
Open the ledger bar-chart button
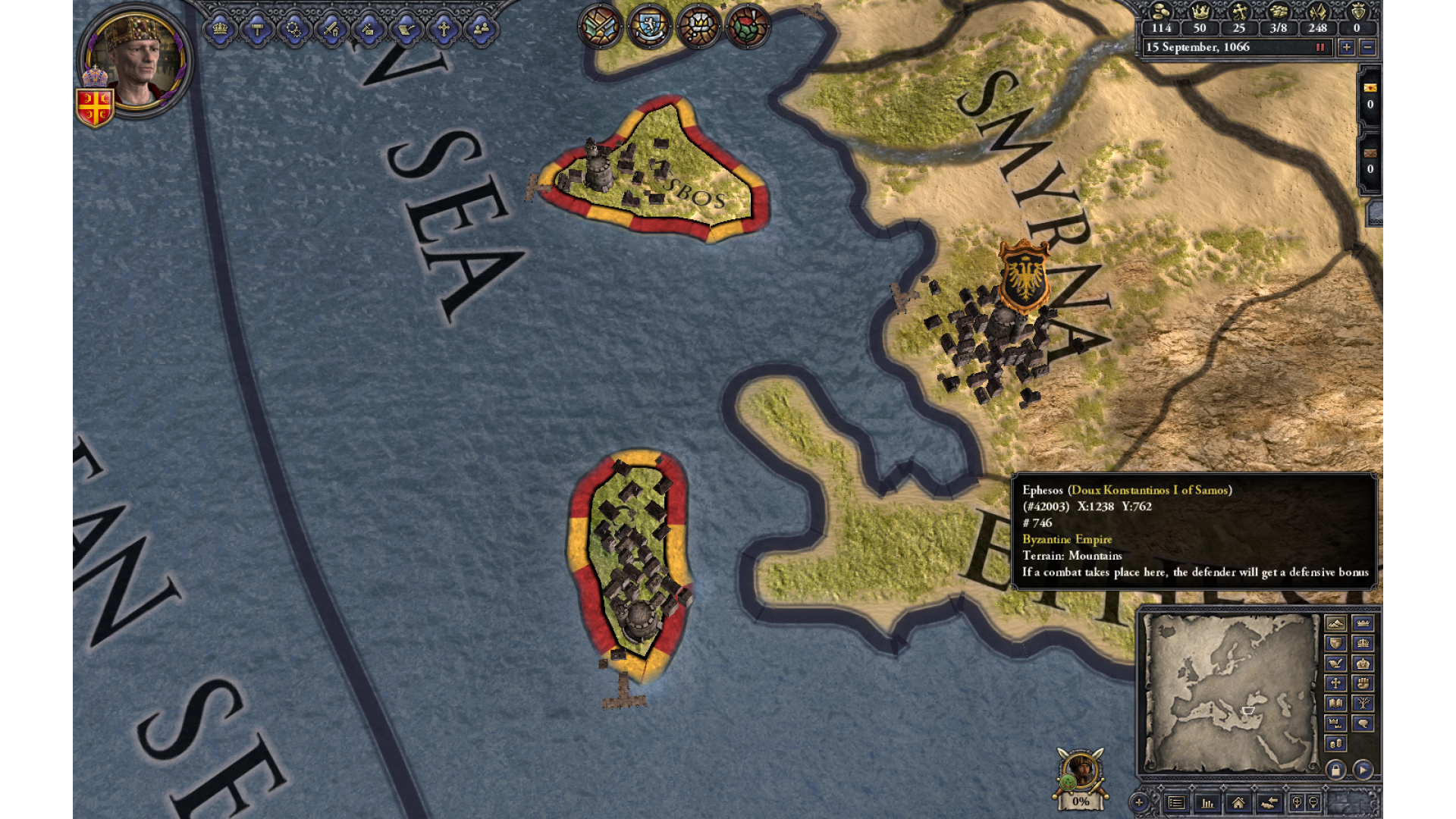[x=1207, y=802]
